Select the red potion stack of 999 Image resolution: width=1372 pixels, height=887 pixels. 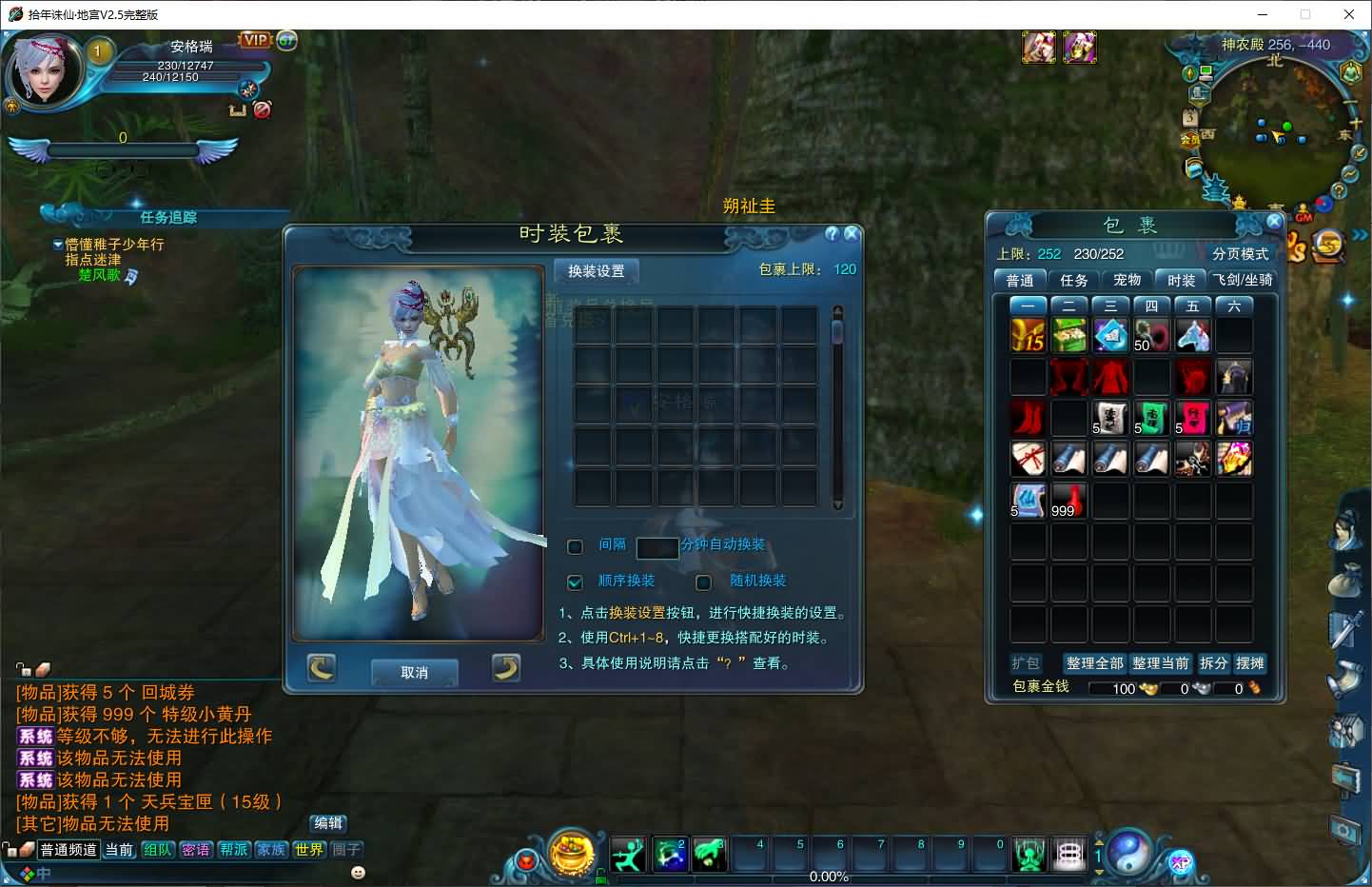click(x=1068, y=501)
